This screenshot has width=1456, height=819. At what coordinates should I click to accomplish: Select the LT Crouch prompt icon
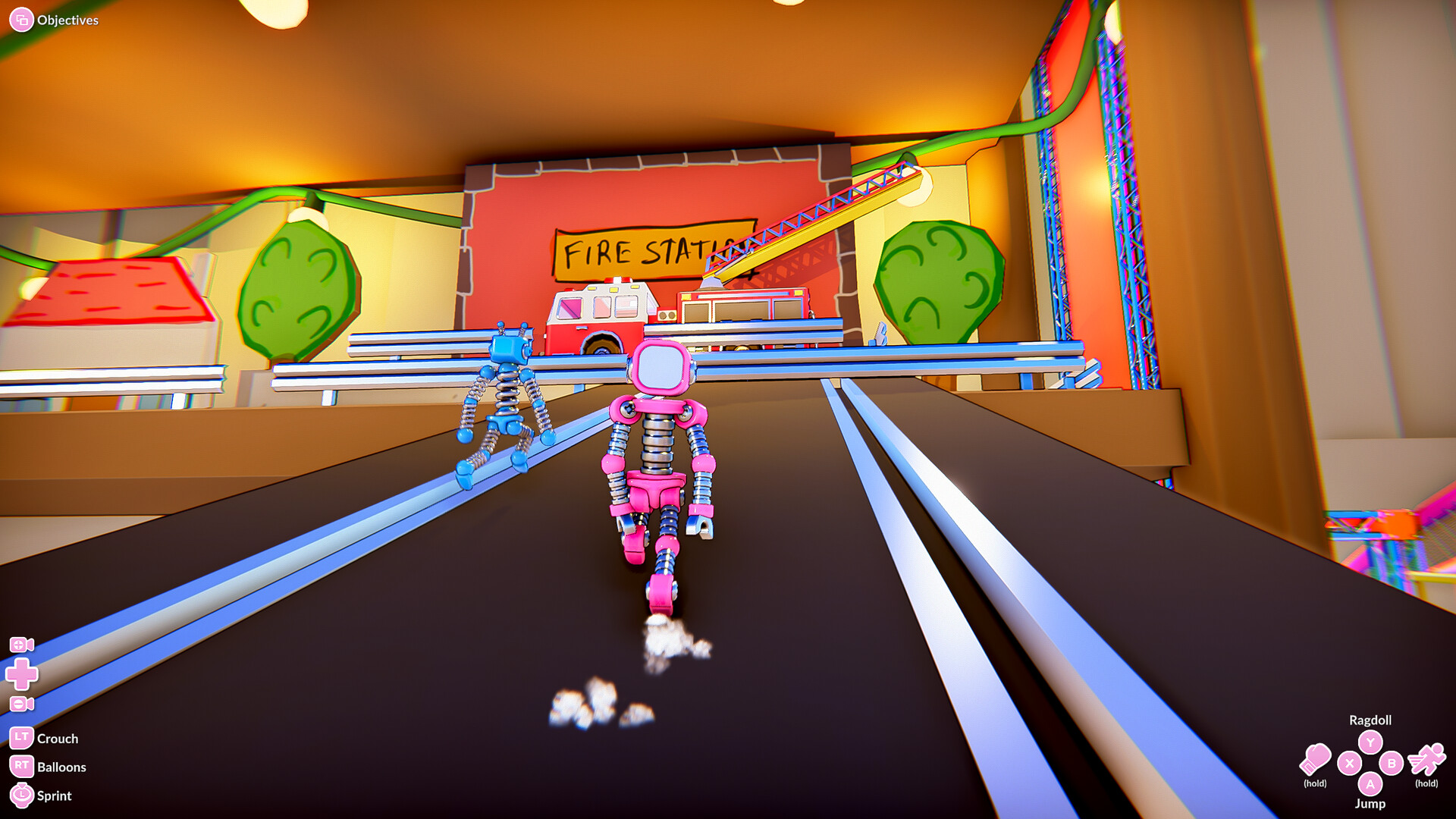(x=21, y=738)
